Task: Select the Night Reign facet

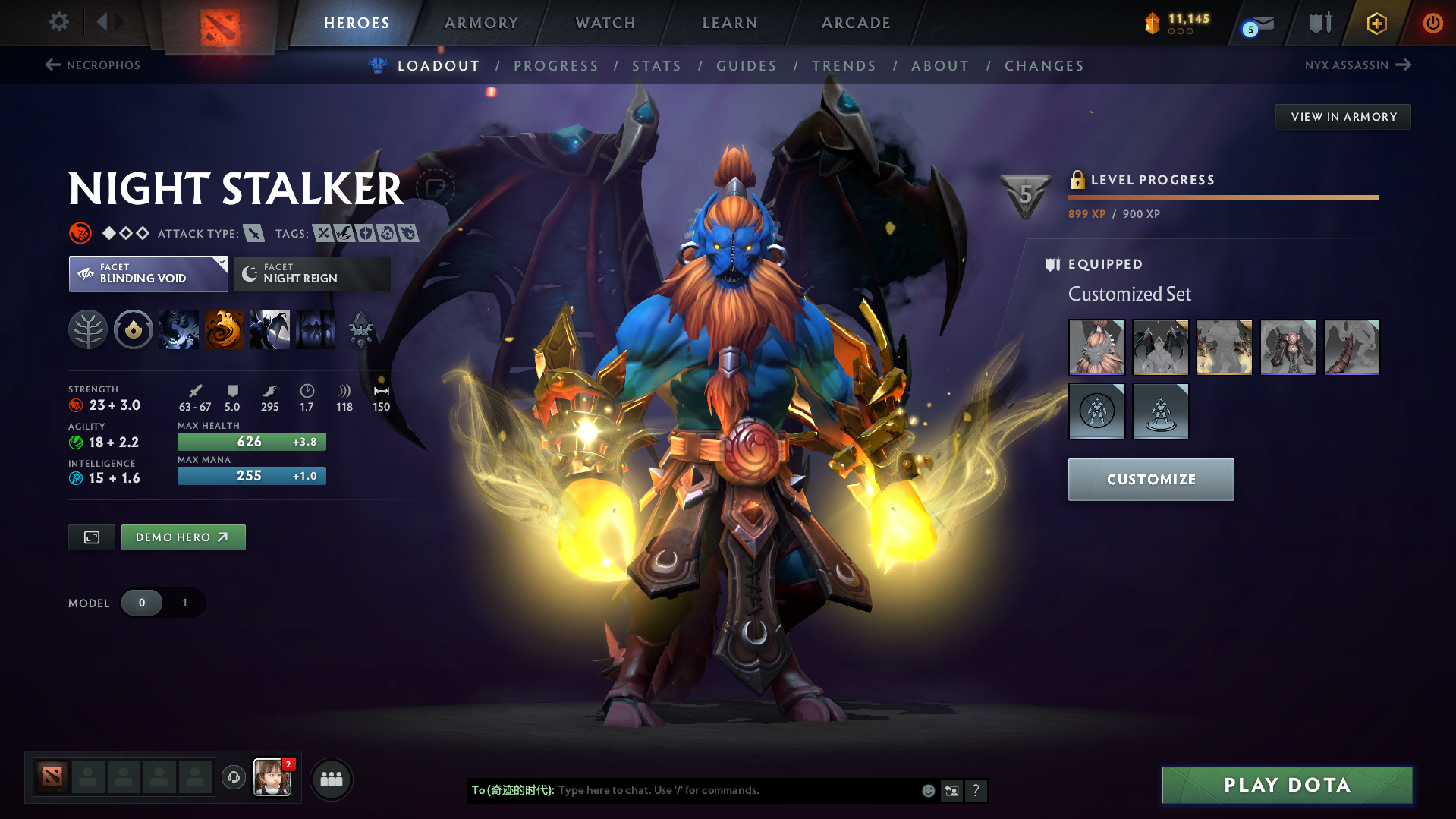Action: 312,273
